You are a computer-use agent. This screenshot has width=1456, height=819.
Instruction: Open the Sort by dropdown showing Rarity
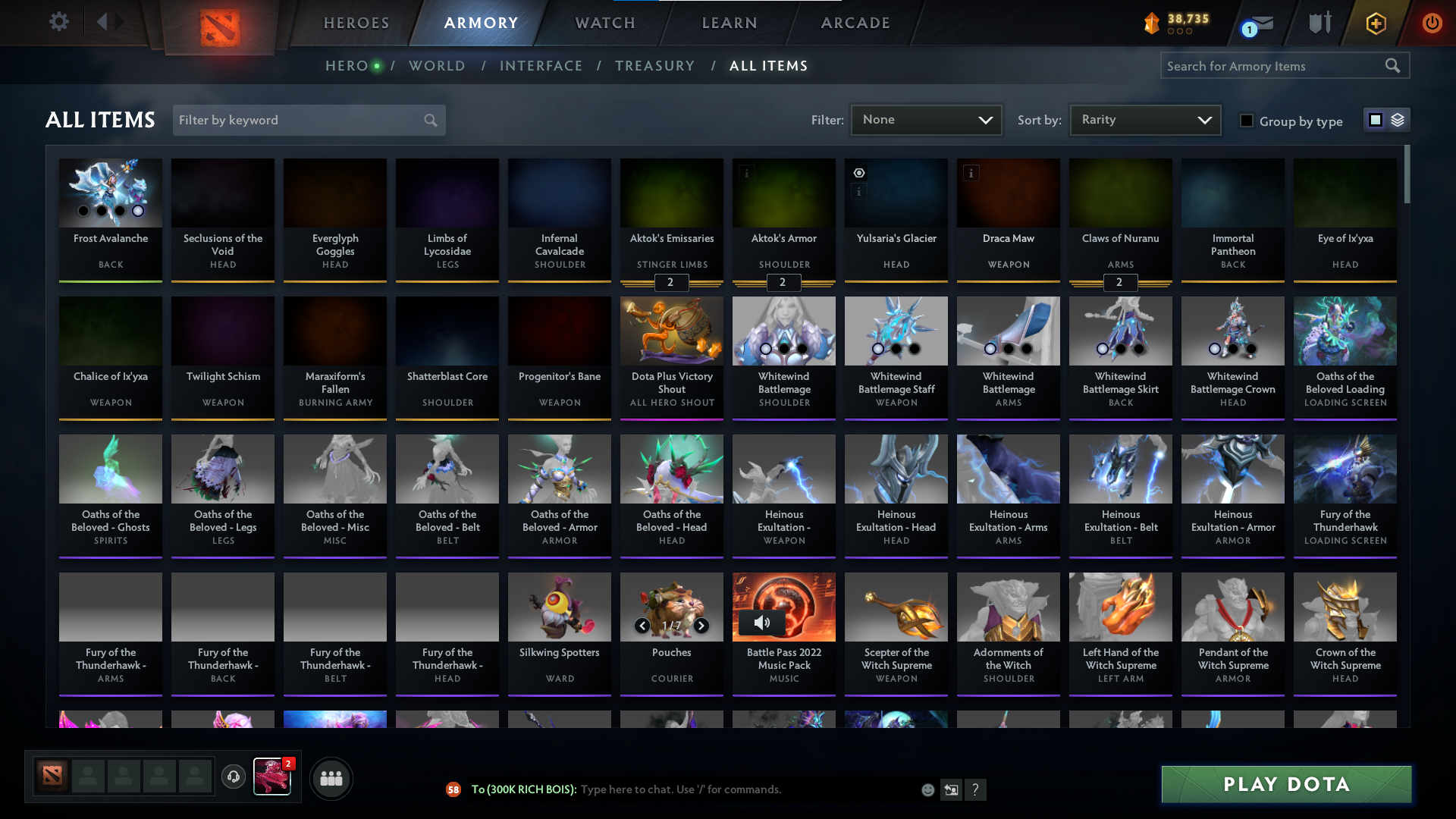point(1144,120)
